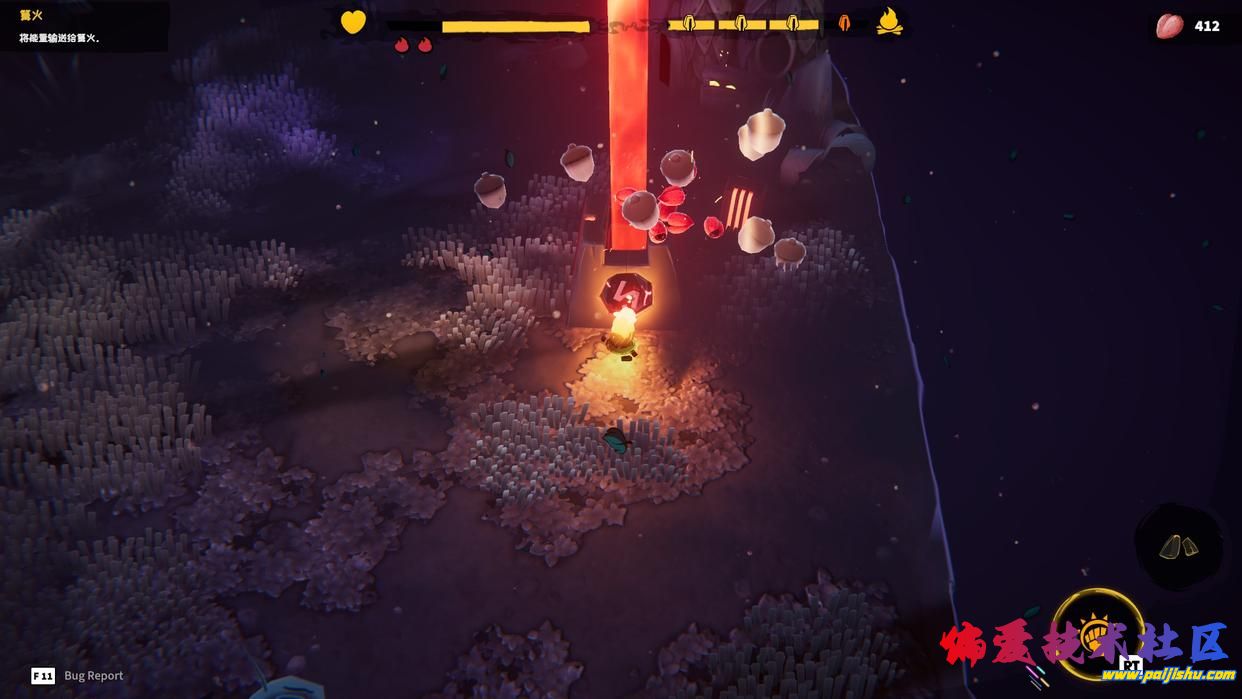
Task: Select the twin claws ability slot
Action: (x=1179, y=546)
